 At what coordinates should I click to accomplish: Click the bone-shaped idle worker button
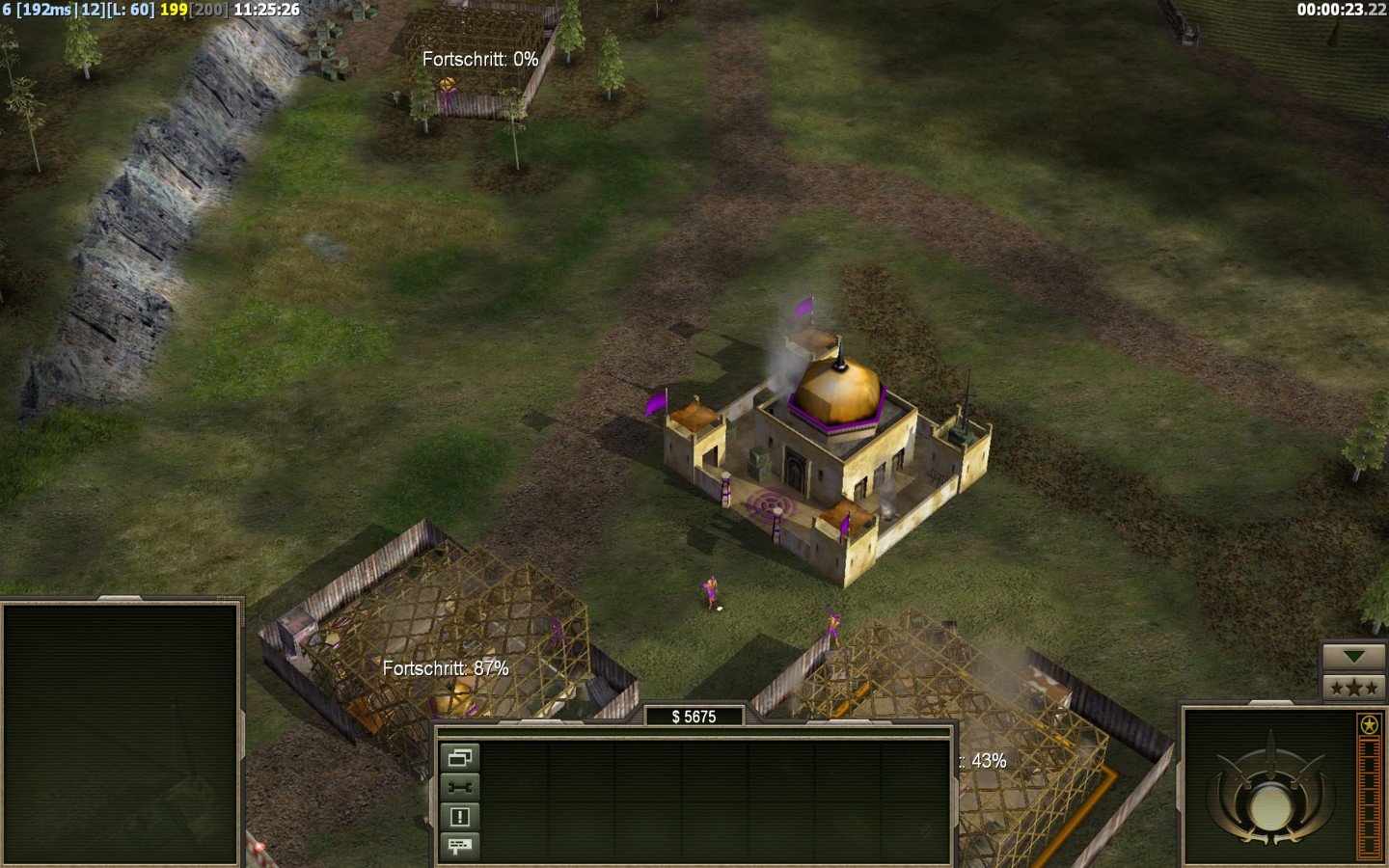[x=460, y=787]
